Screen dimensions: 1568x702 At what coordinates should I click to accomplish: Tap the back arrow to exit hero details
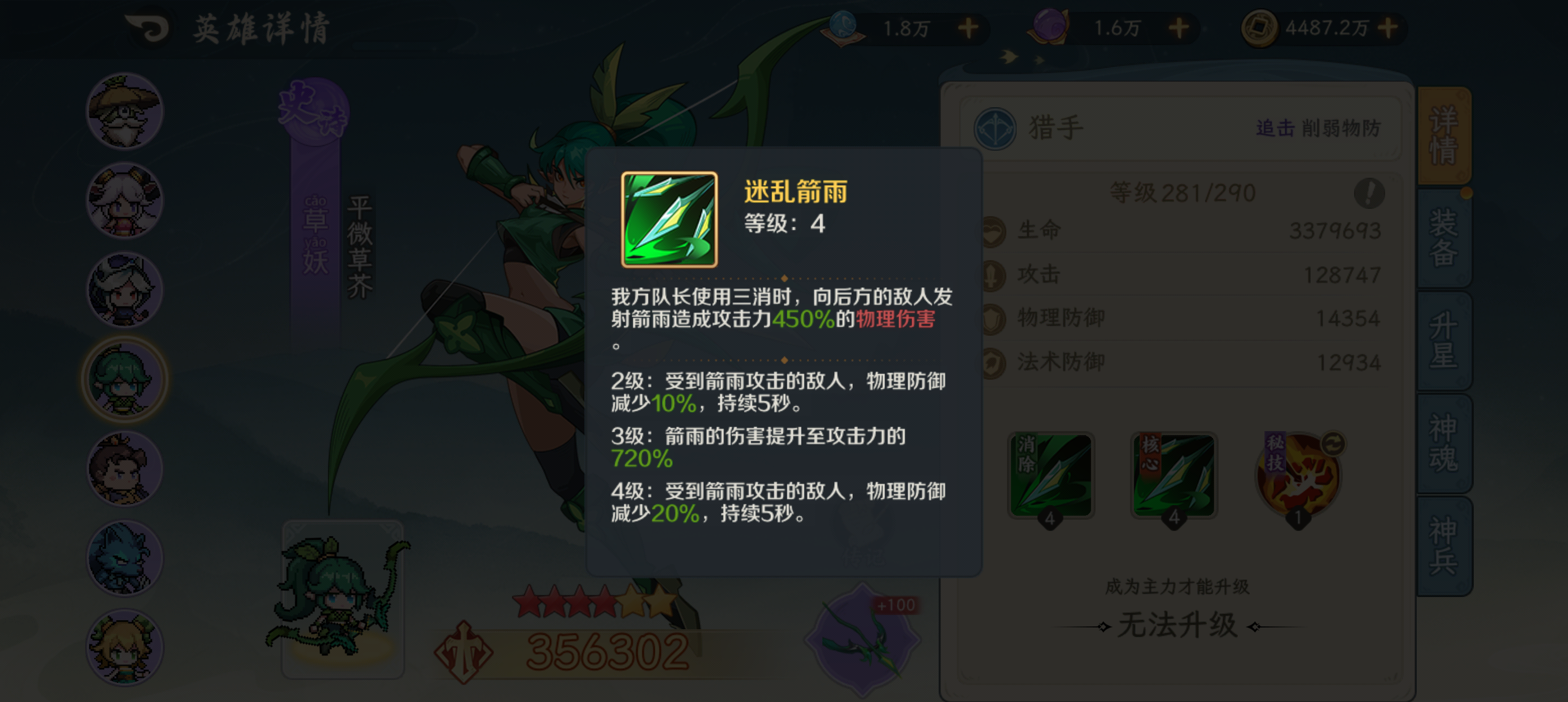(x=148, y=28)
